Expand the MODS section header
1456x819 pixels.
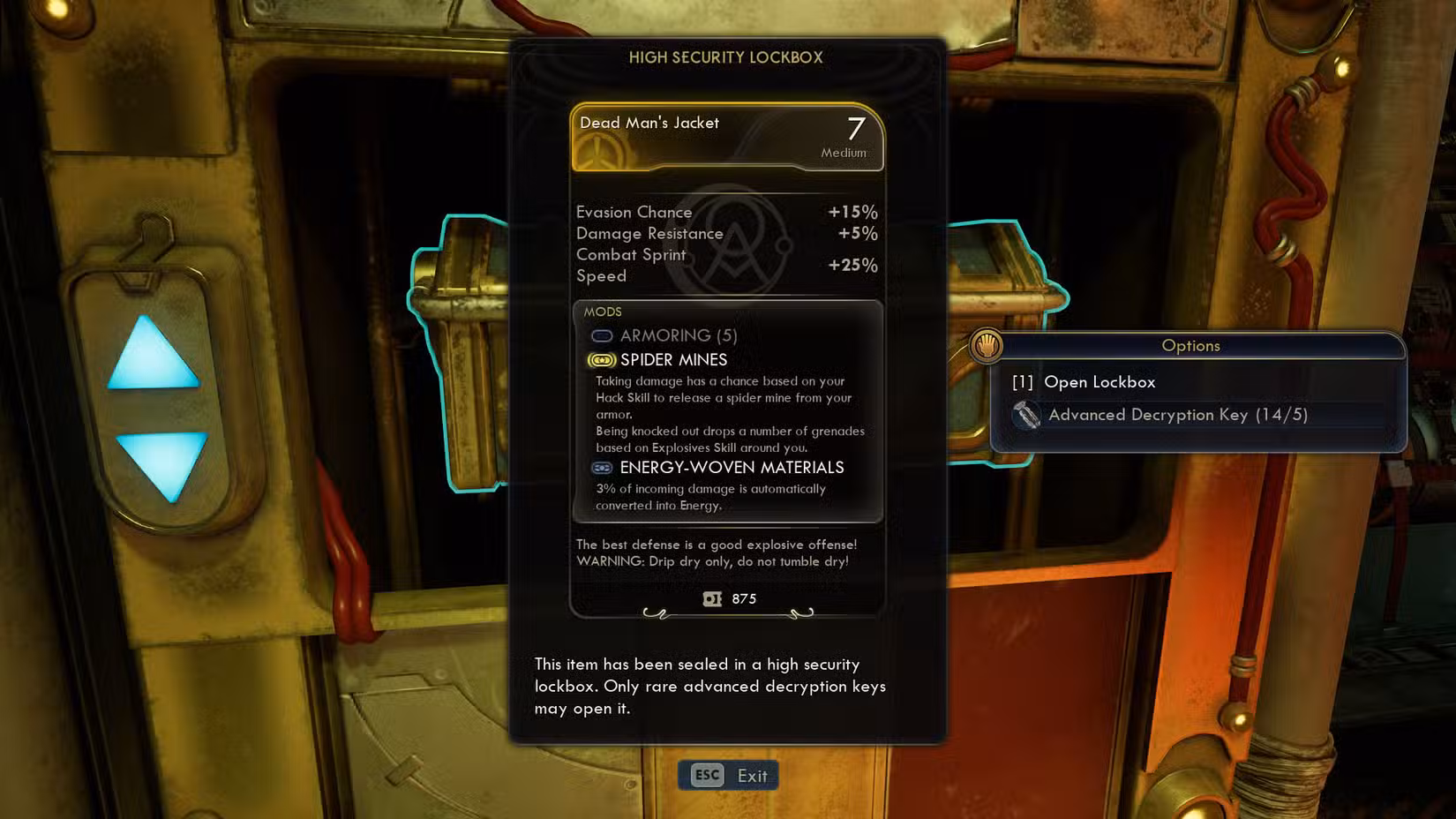[x=600, y=312]
